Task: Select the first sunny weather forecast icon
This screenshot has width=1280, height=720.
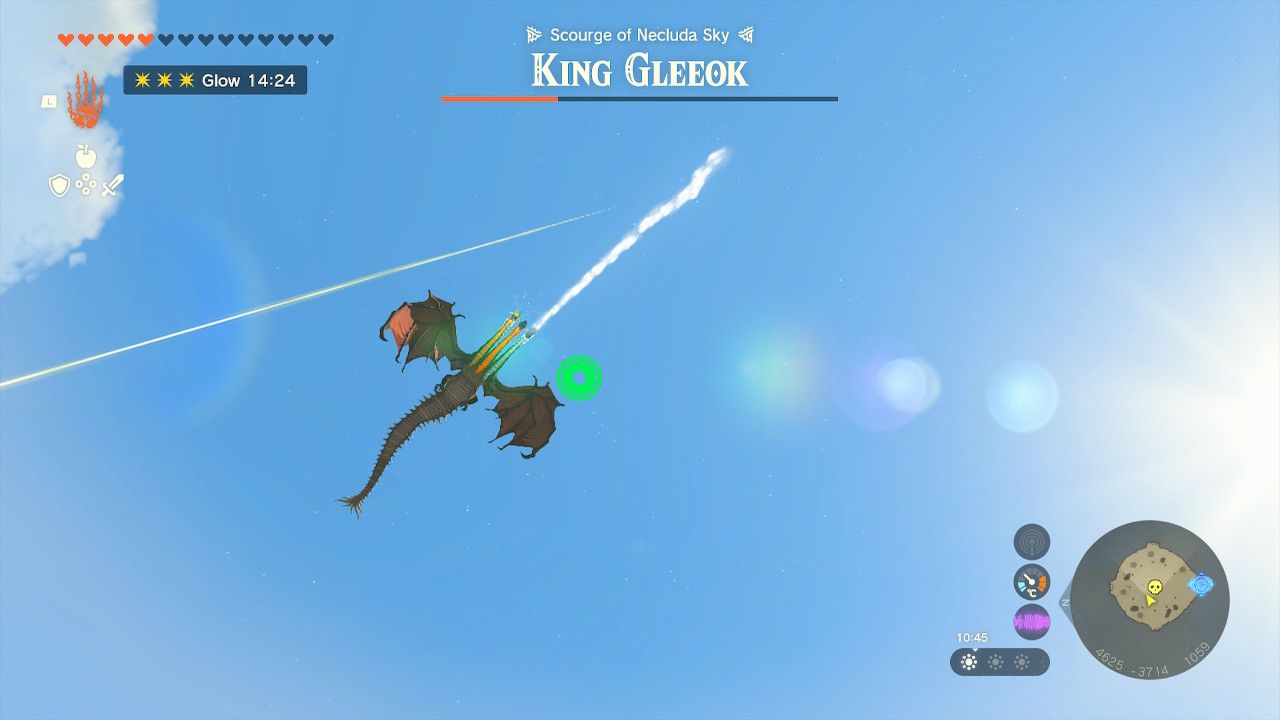Action: (x=968, y=661)
